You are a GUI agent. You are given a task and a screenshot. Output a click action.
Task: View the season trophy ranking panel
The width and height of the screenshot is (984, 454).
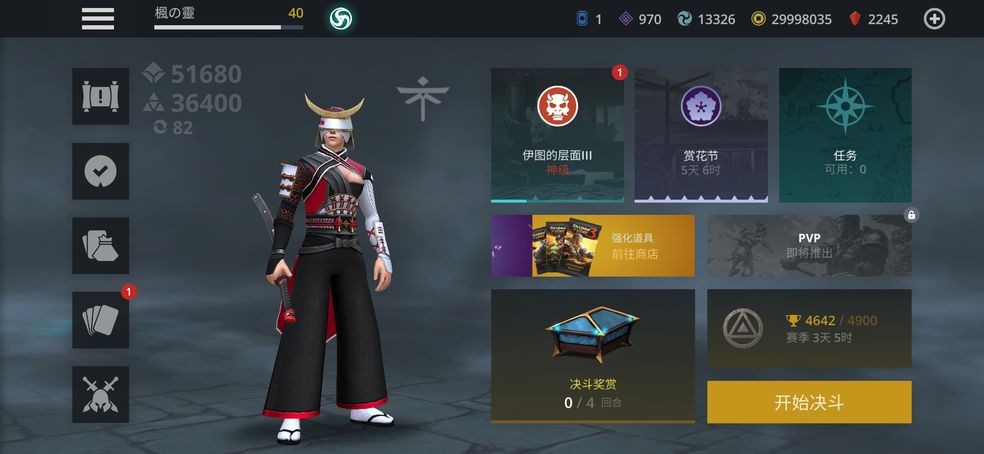tap(809, 328)
